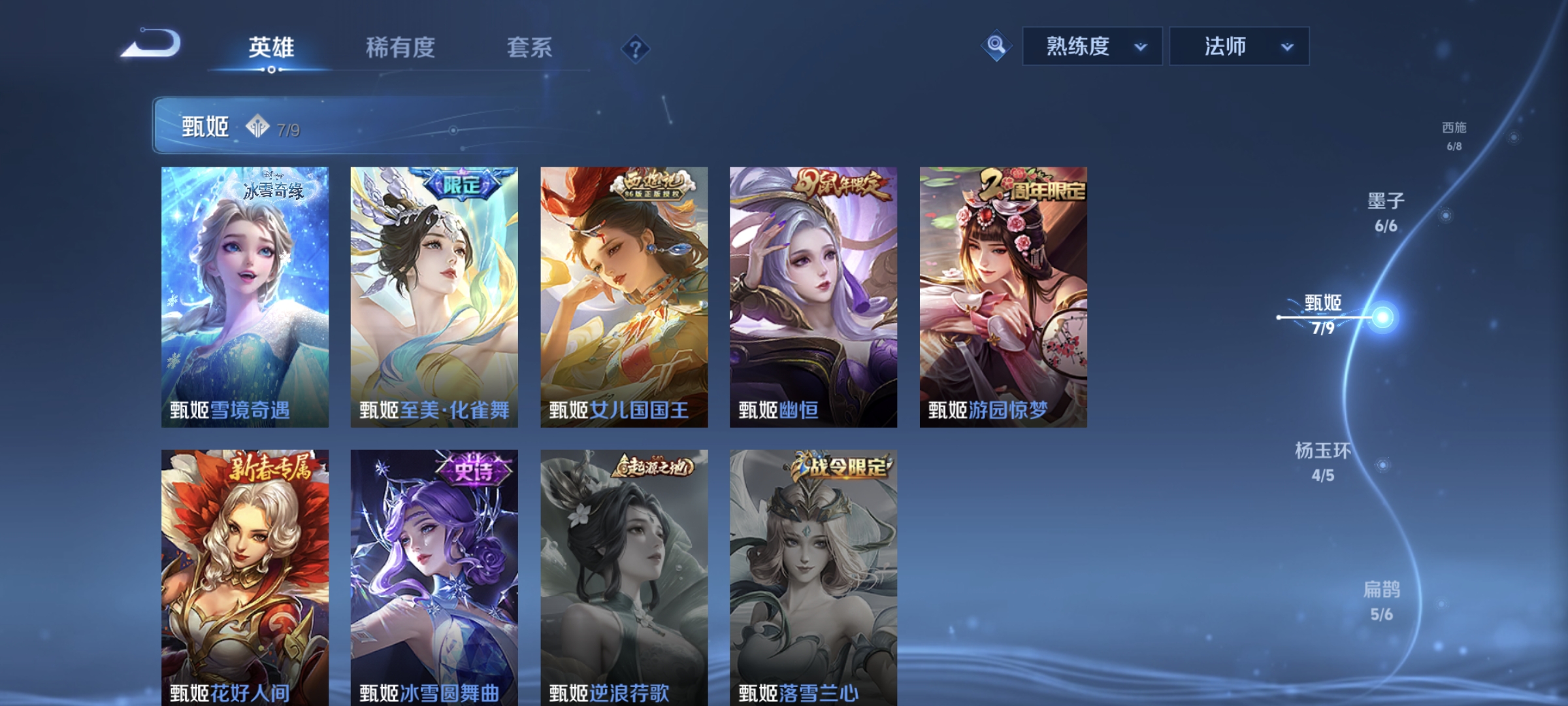Click the help question mark icon

pyautogui.click(x=637, y=48)
